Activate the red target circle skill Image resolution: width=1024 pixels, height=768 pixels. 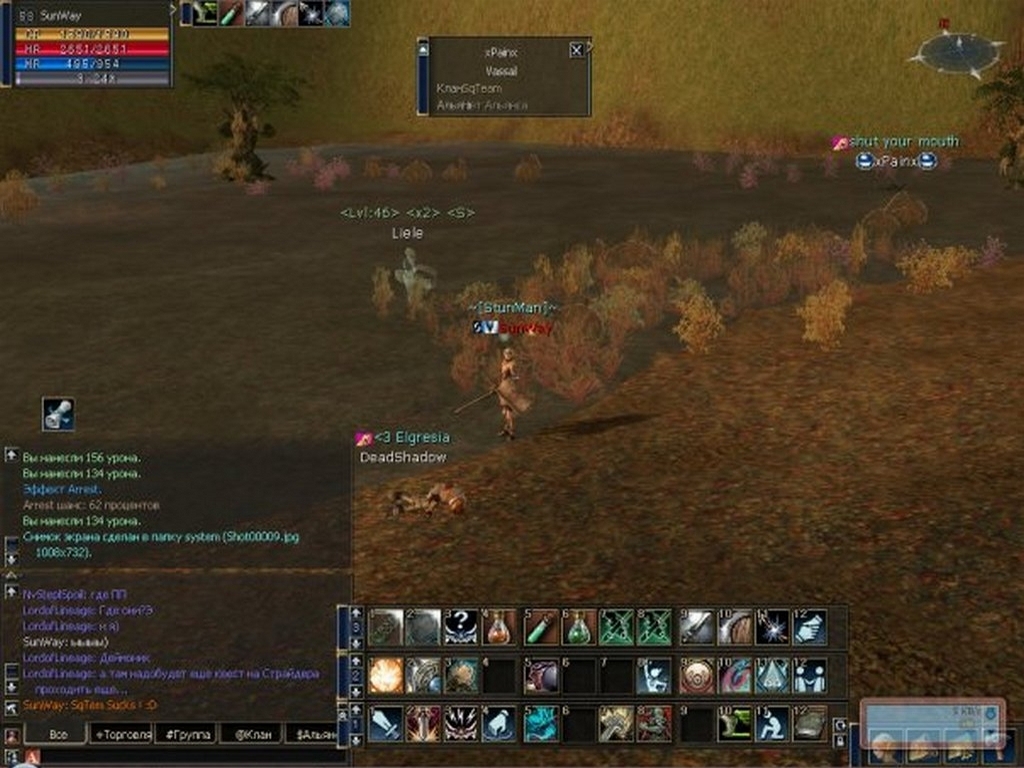[x=695, y=675]
